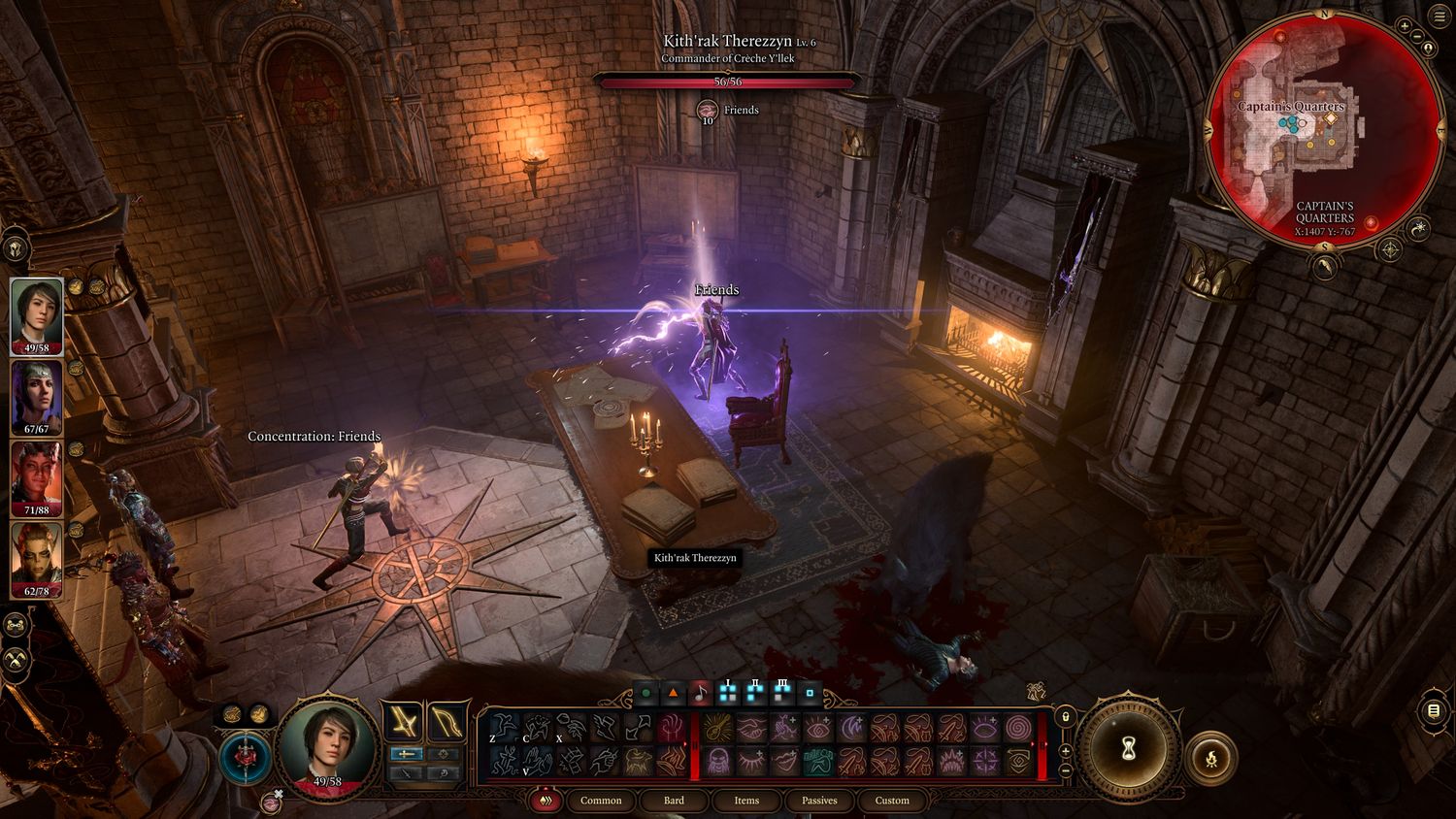Open the game menu hamburger button
The image size is (1456, 819).
click(1434, 711)
